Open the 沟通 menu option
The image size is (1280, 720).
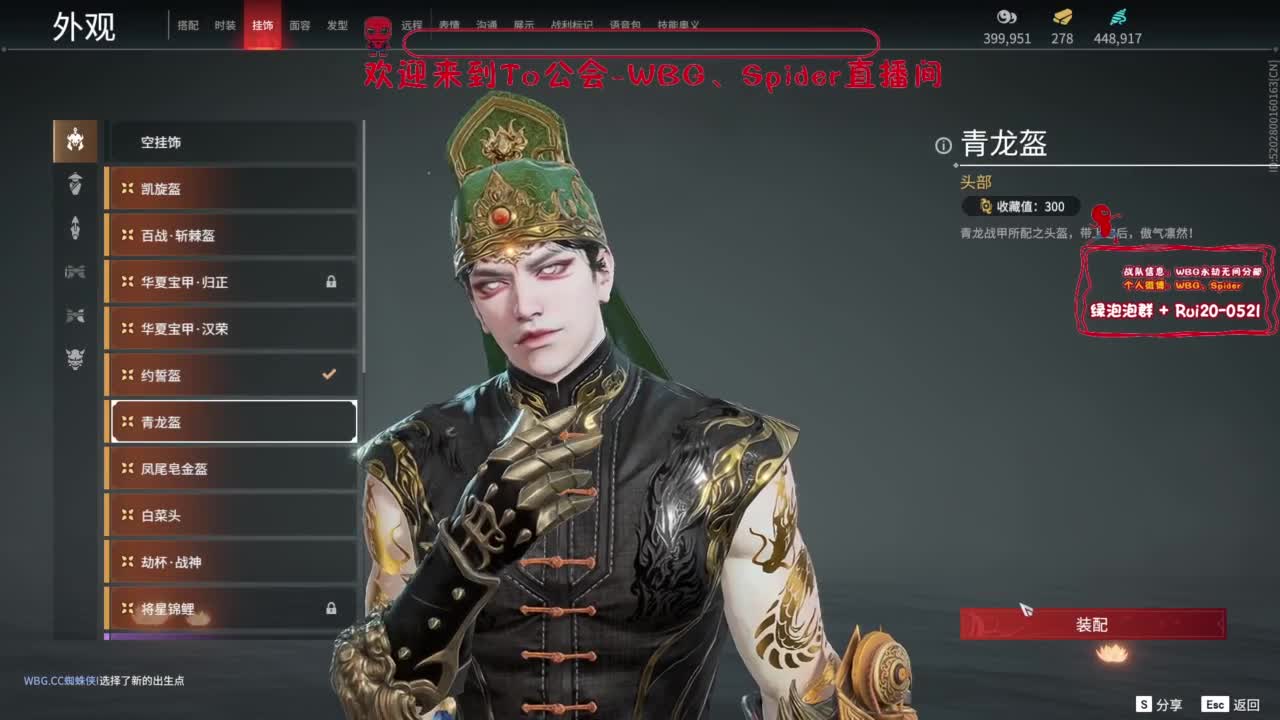[x=486, y=25]
